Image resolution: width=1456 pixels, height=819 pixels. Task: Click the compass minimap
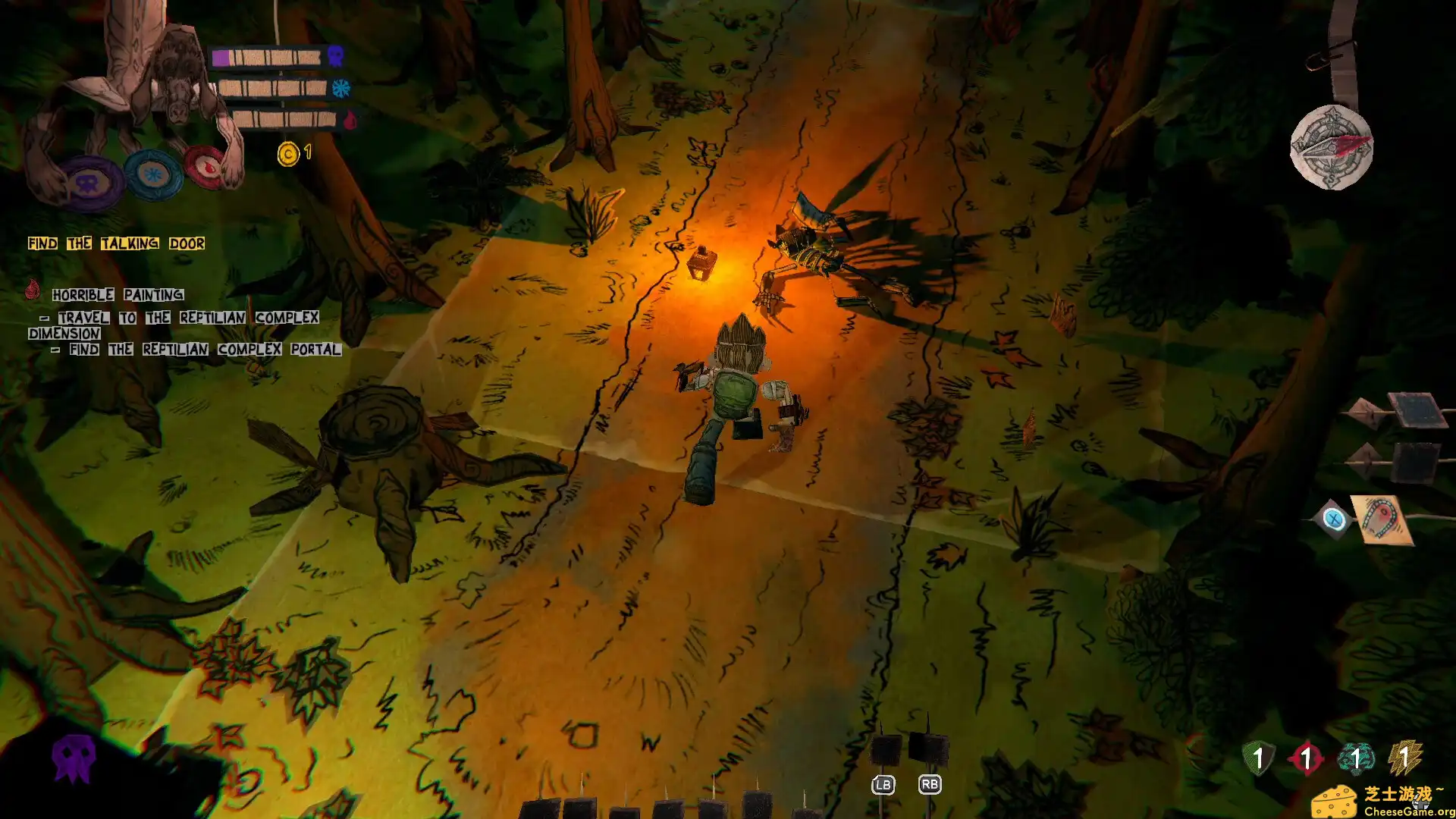coord(1332,147)
